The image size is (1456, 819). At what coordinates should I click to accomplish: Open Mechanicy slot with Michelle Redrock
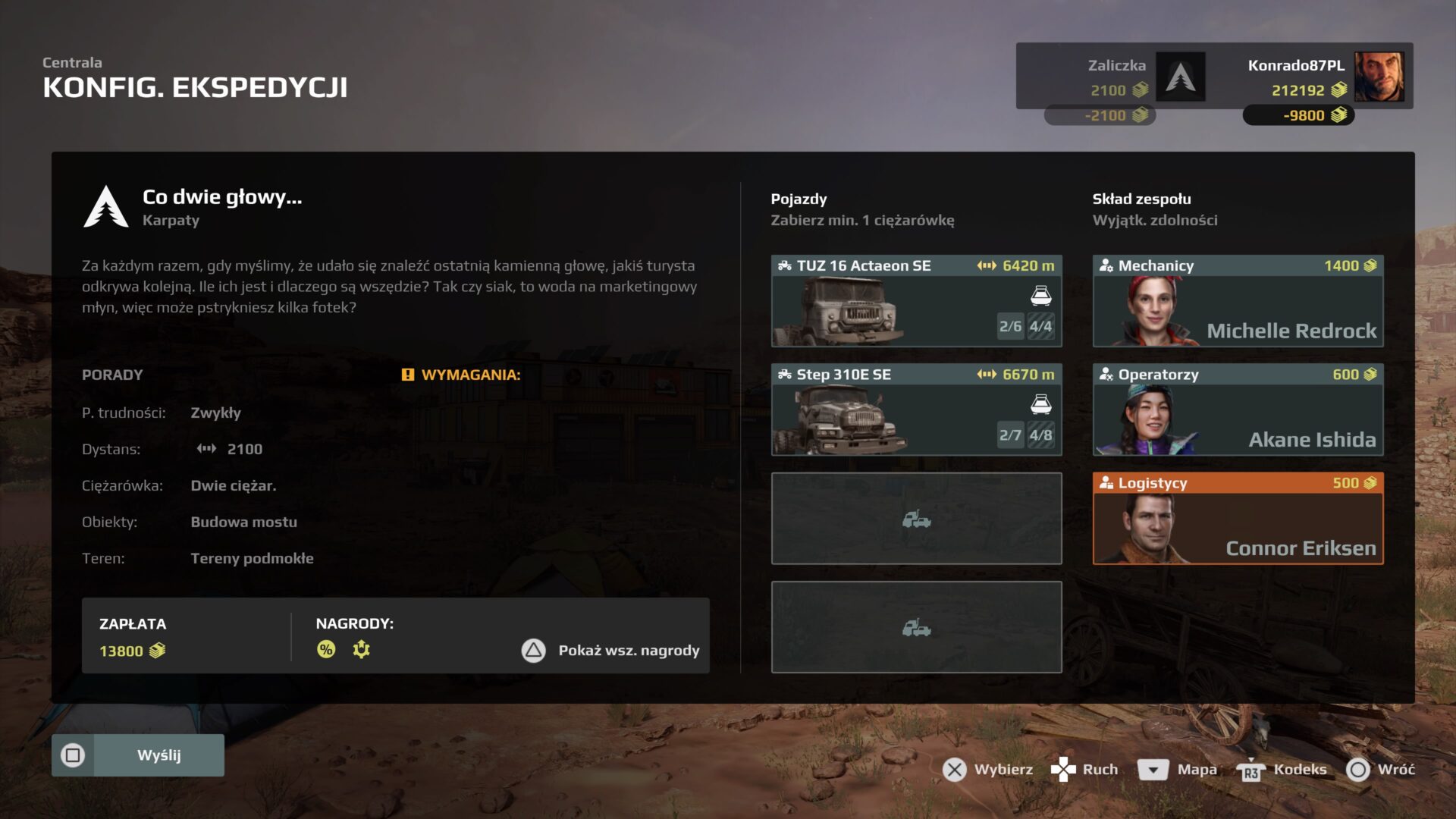[x=1238, y=301]
